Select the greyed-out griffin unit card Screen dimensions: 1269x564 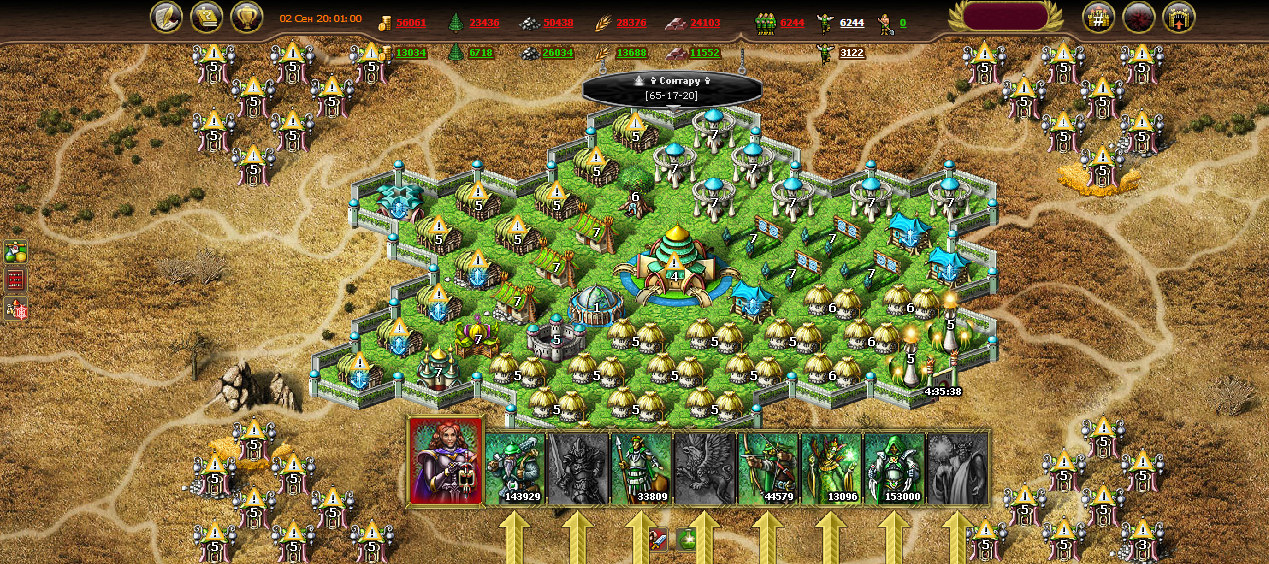(x=705, y=467)
